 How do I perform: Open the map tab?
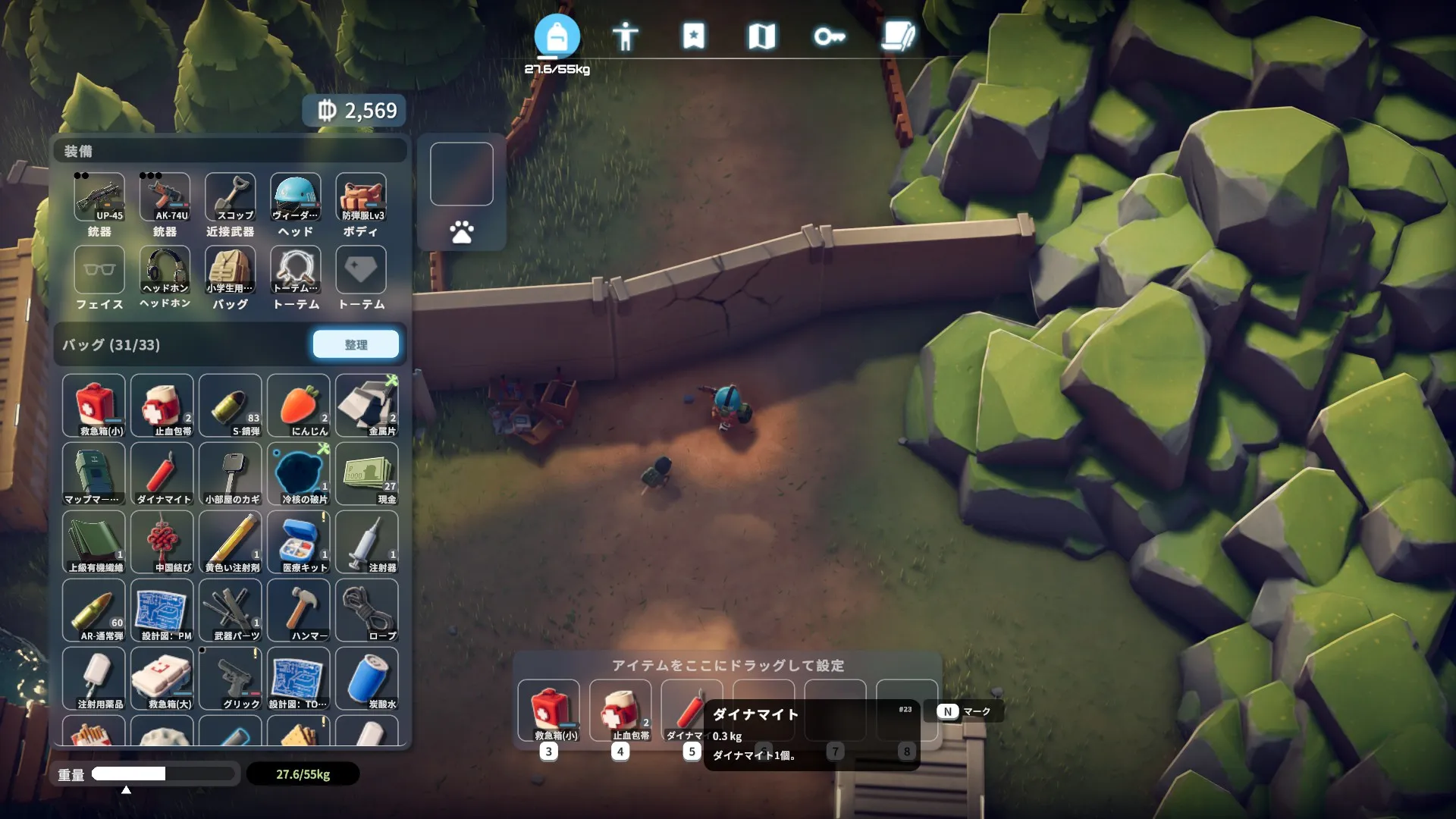(x=761, y=36)
